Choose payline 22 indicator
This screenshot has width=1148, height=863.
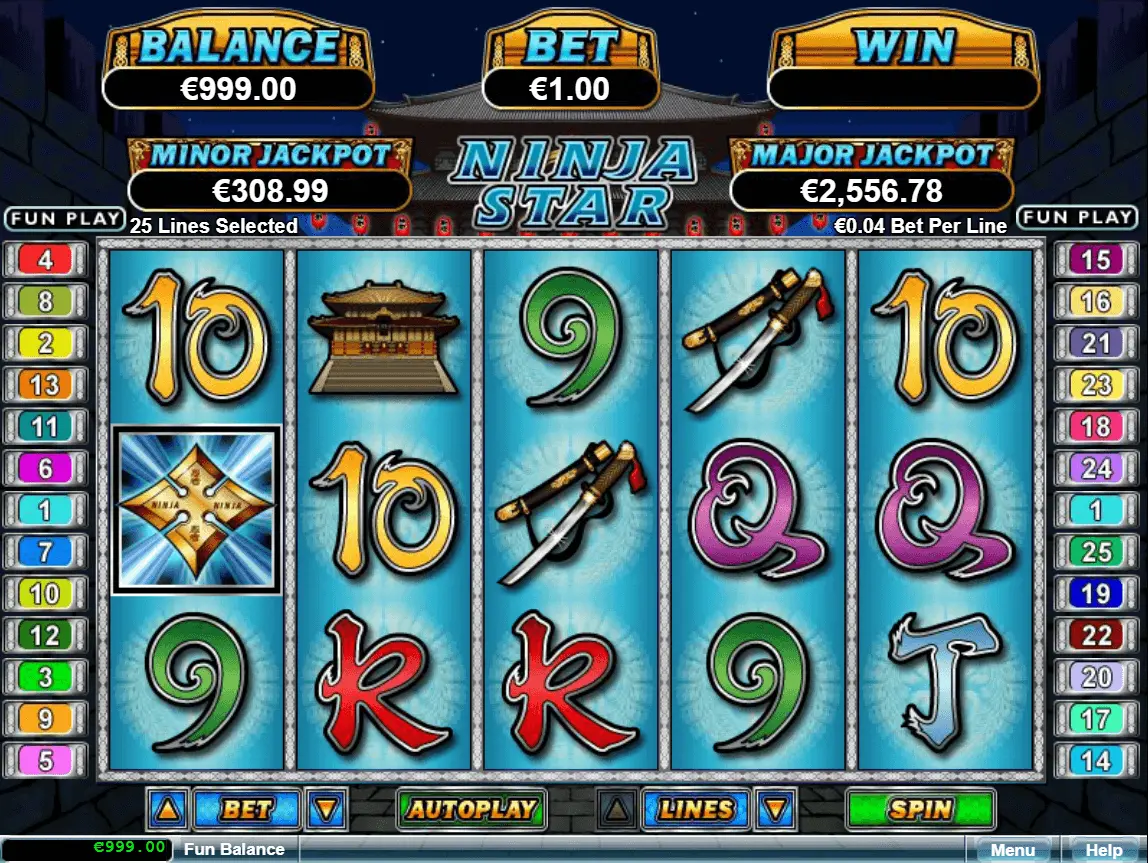pyautogui.click(x=1096, y=635)
